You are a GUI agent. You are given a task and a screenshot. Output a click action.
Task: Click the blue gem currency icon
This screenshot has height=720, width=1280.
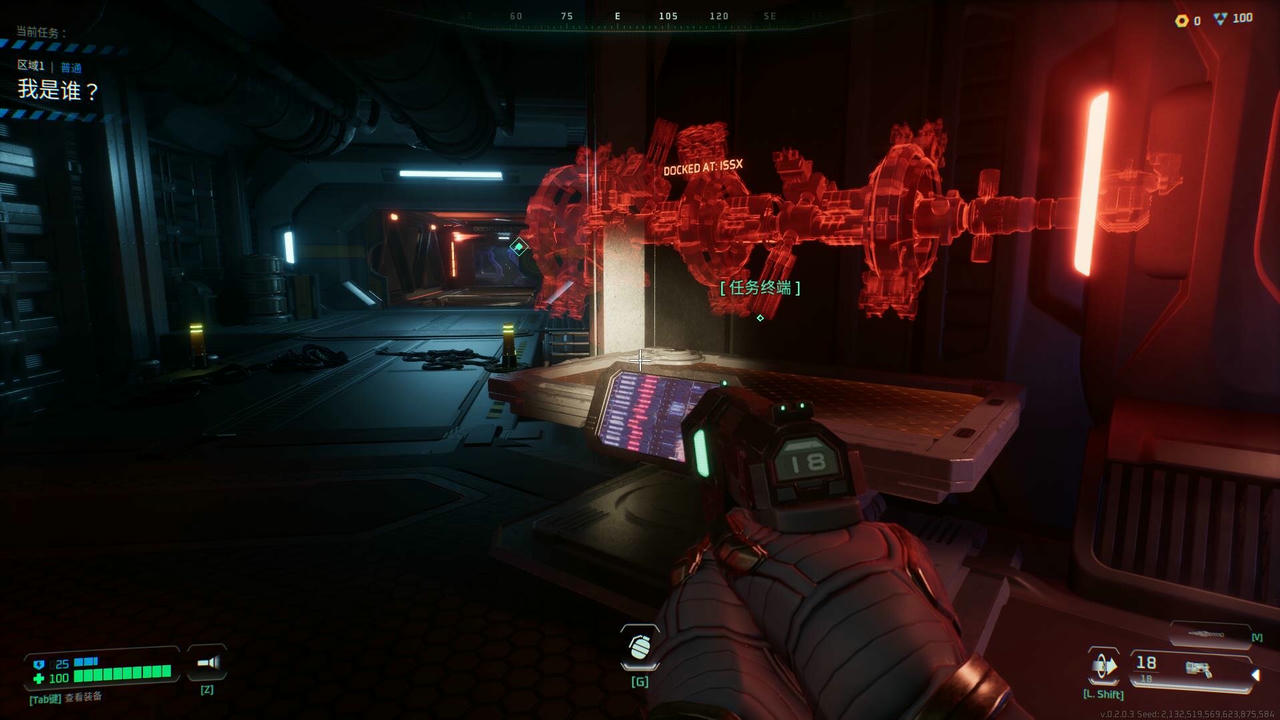click(x=1221, y=19)
